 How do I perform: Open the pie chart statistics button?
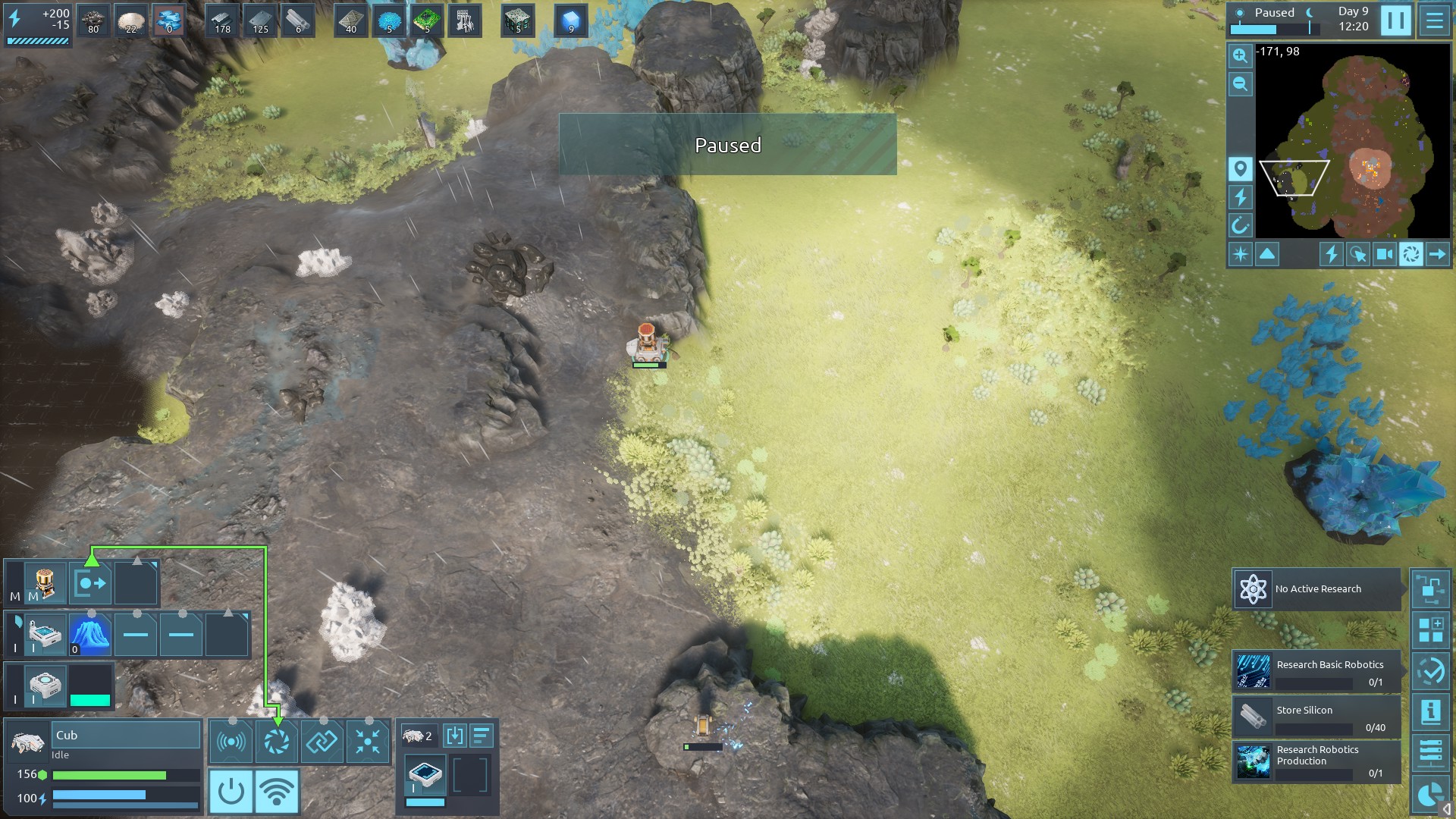pos(1430,795)
